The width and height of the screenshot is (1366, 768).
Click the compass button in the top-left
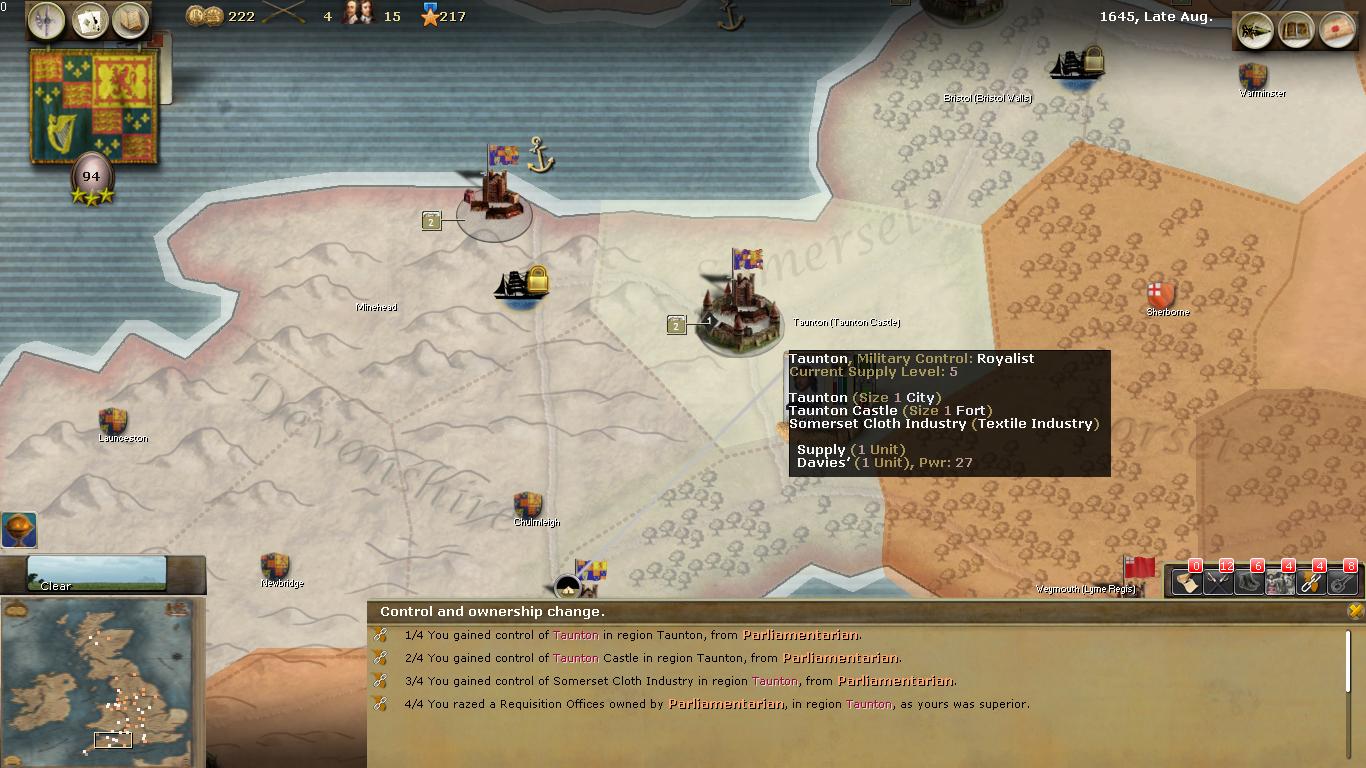[46, 20]
